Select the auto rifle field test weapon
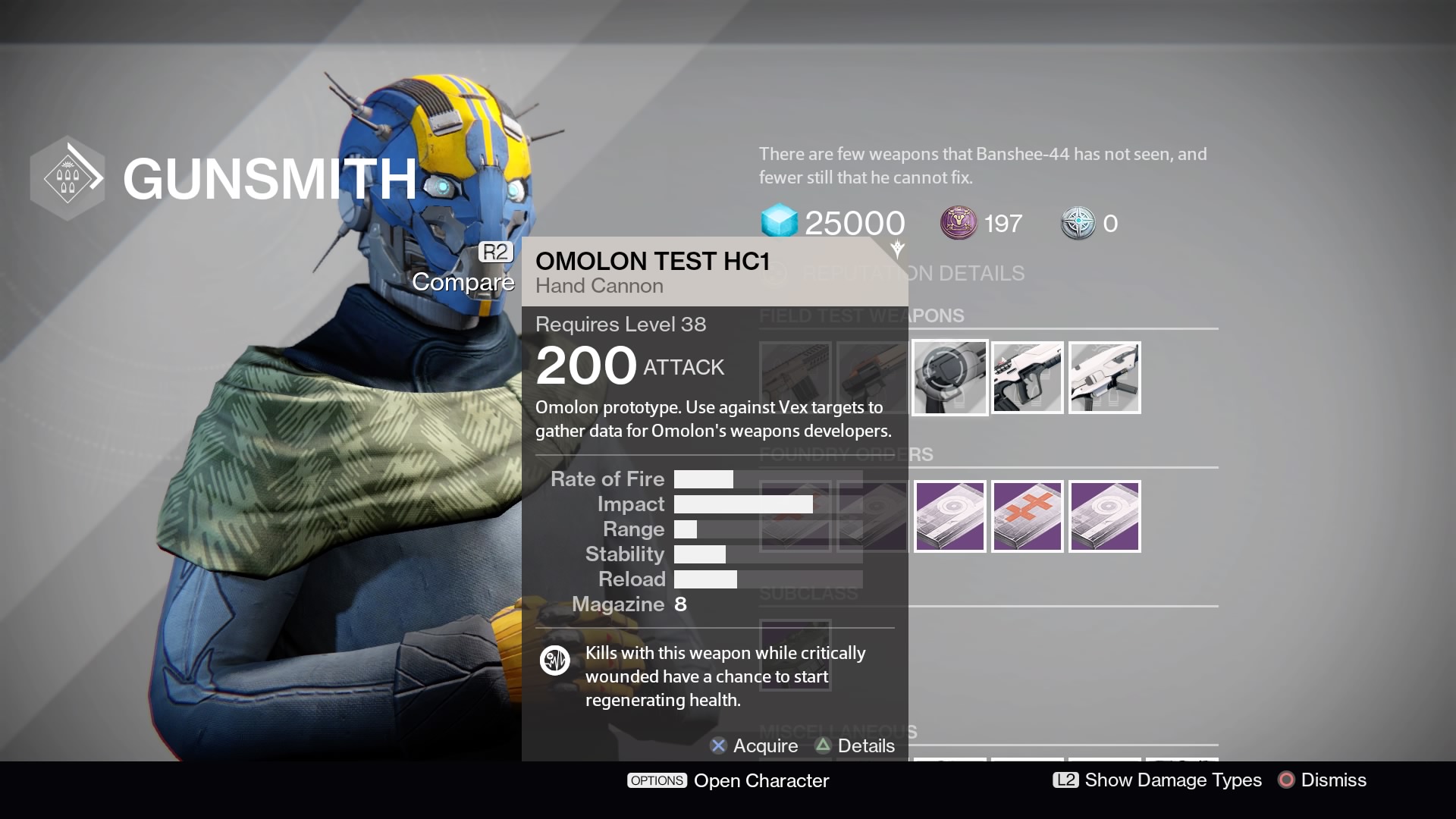The image size is (1456, 819). pos(1027,377)
